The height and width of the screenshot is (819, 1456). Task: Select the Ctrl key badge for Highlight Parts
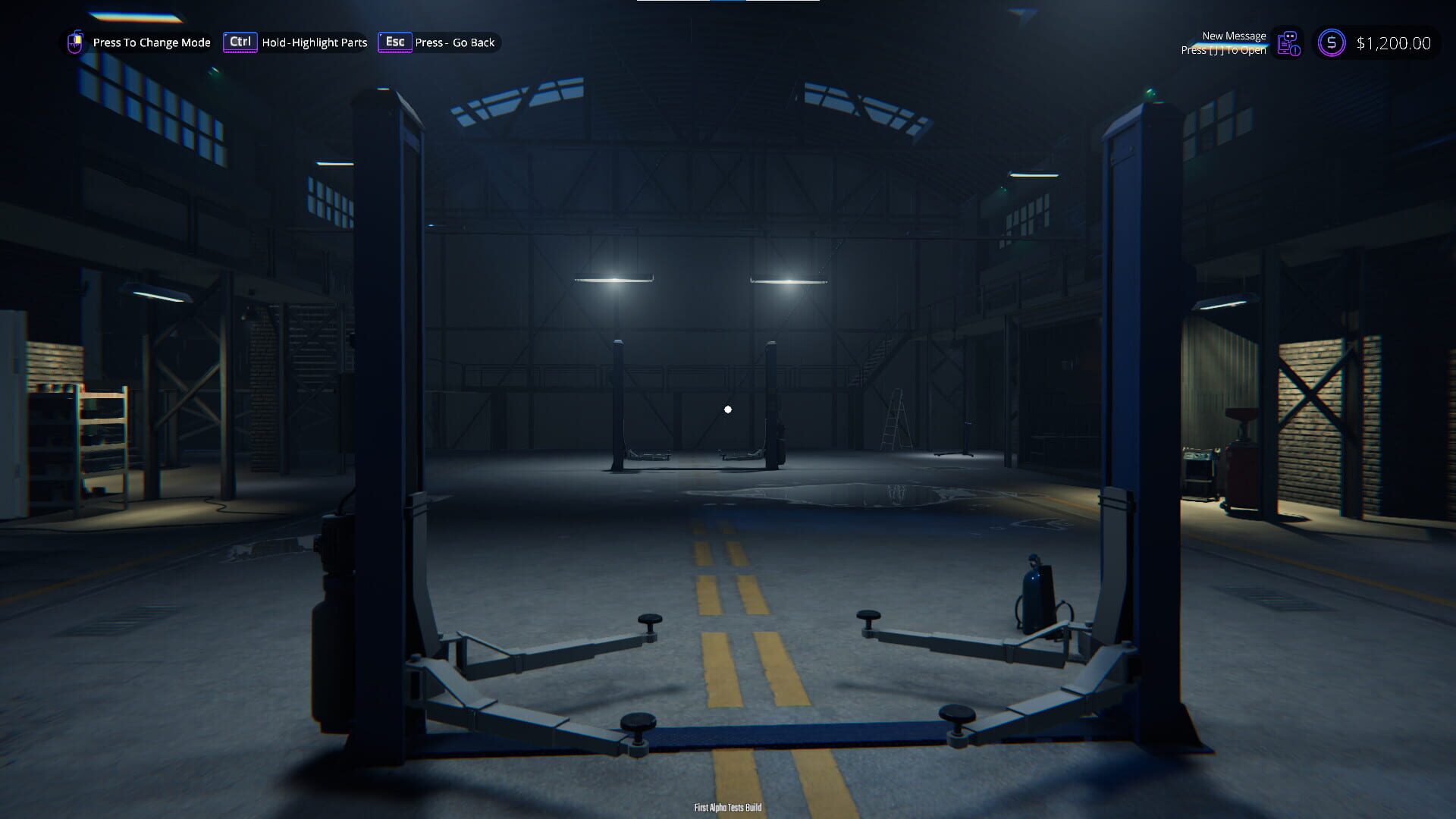tap(240, 42)
